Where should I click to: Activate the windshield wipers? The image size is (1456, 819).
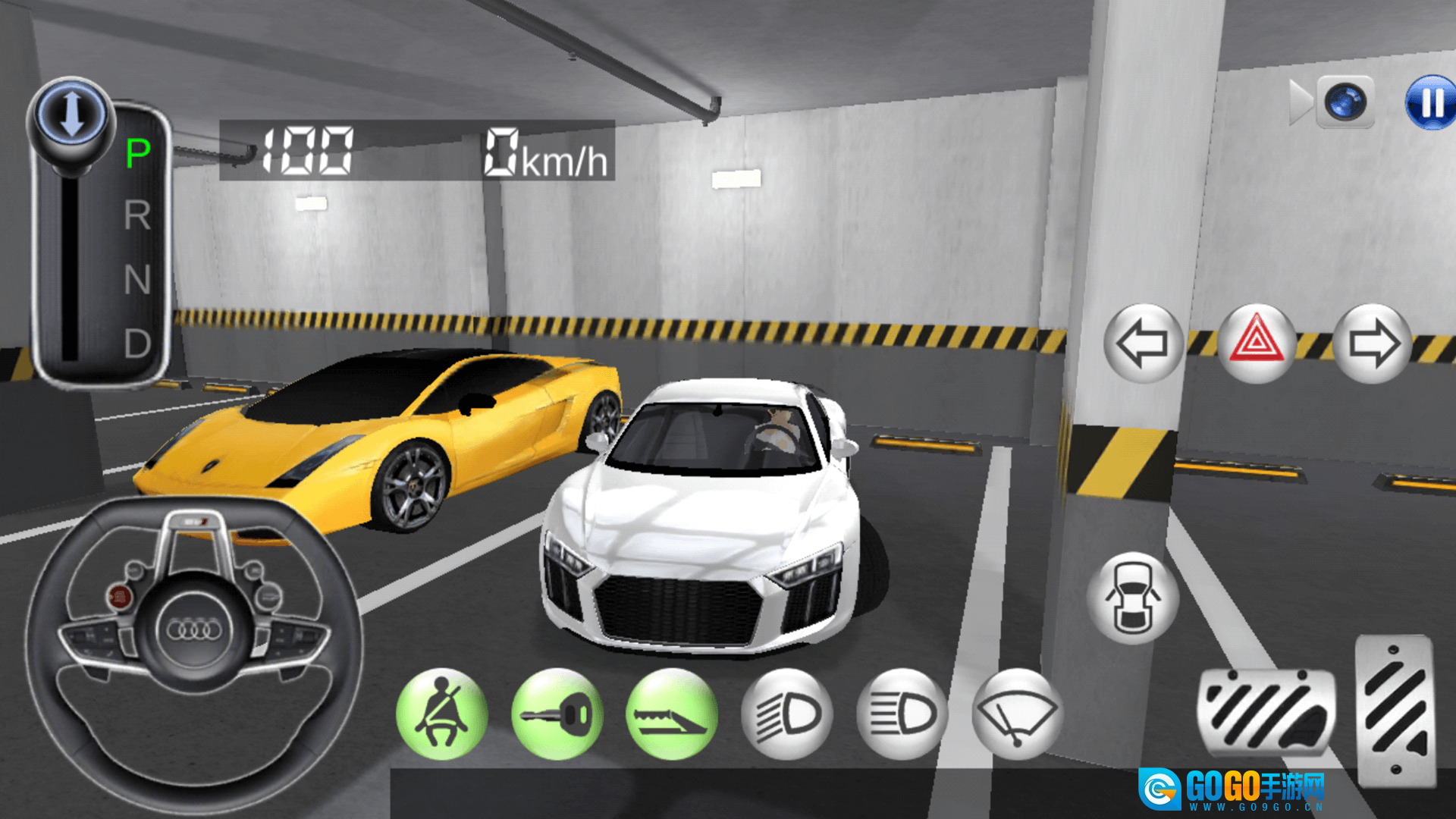coord(1018,714)
